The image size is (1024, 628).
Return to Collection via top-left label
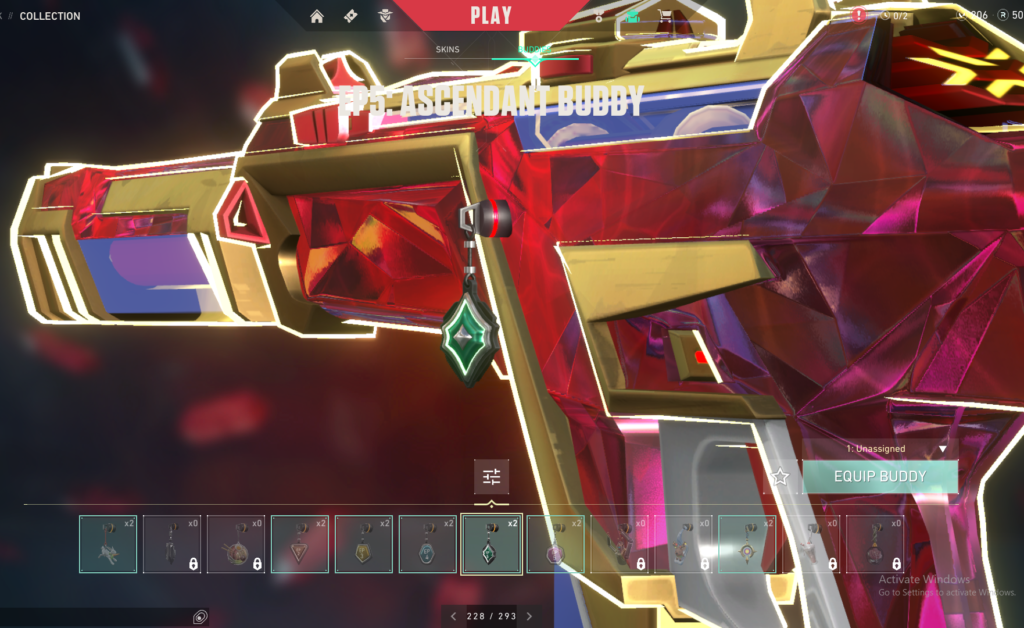[x=50, y=16]
